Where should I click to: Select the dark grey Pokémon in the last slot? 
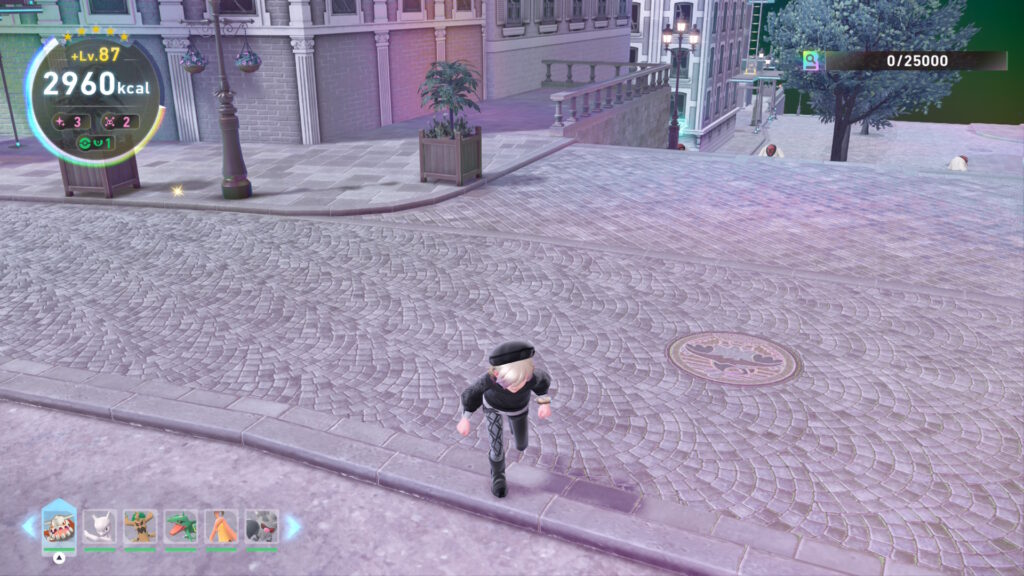261,526
